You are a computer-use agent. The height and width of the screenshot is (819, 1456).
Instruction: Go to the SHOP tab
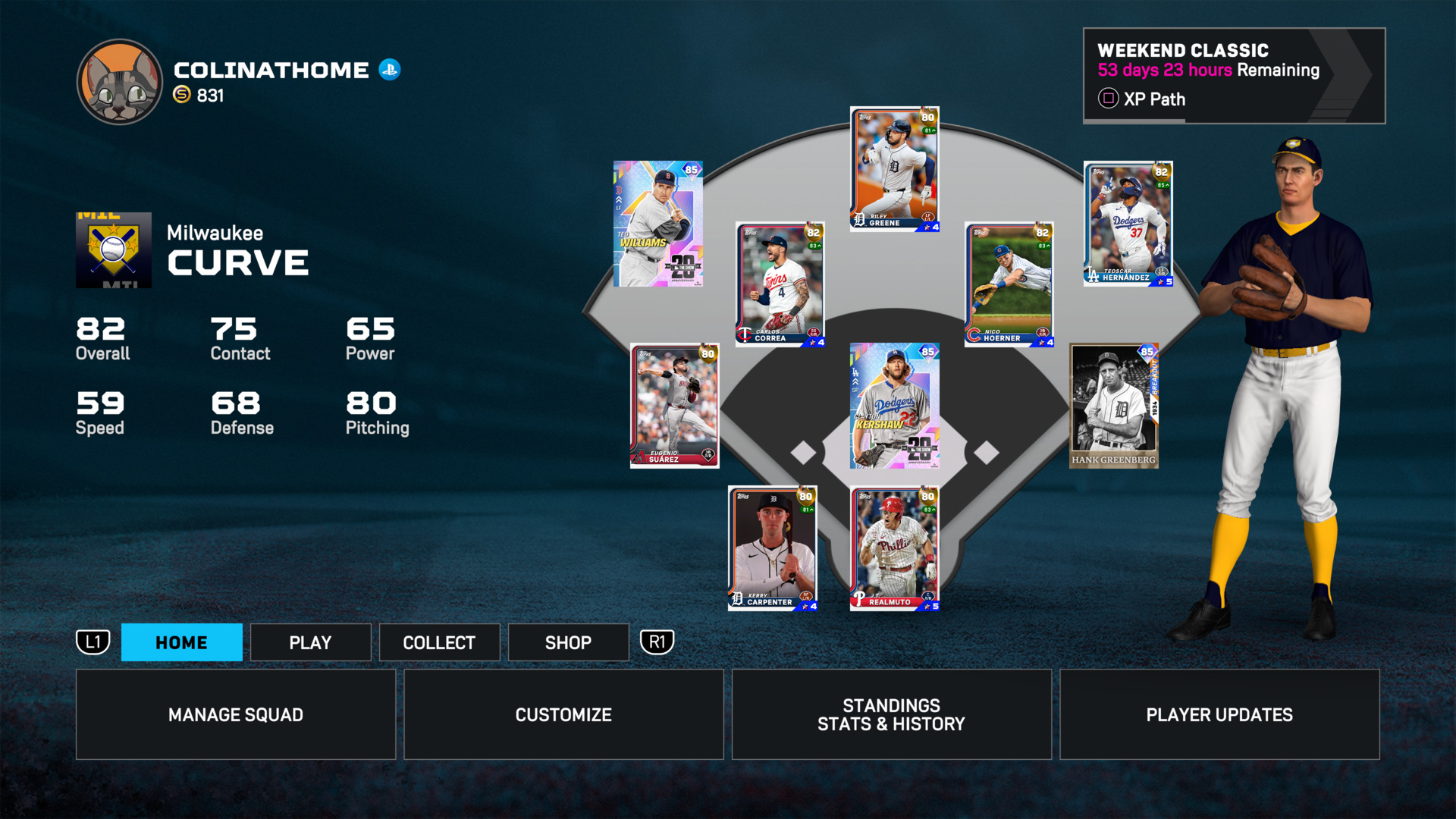pyautogui.click(x=568, y=642)
